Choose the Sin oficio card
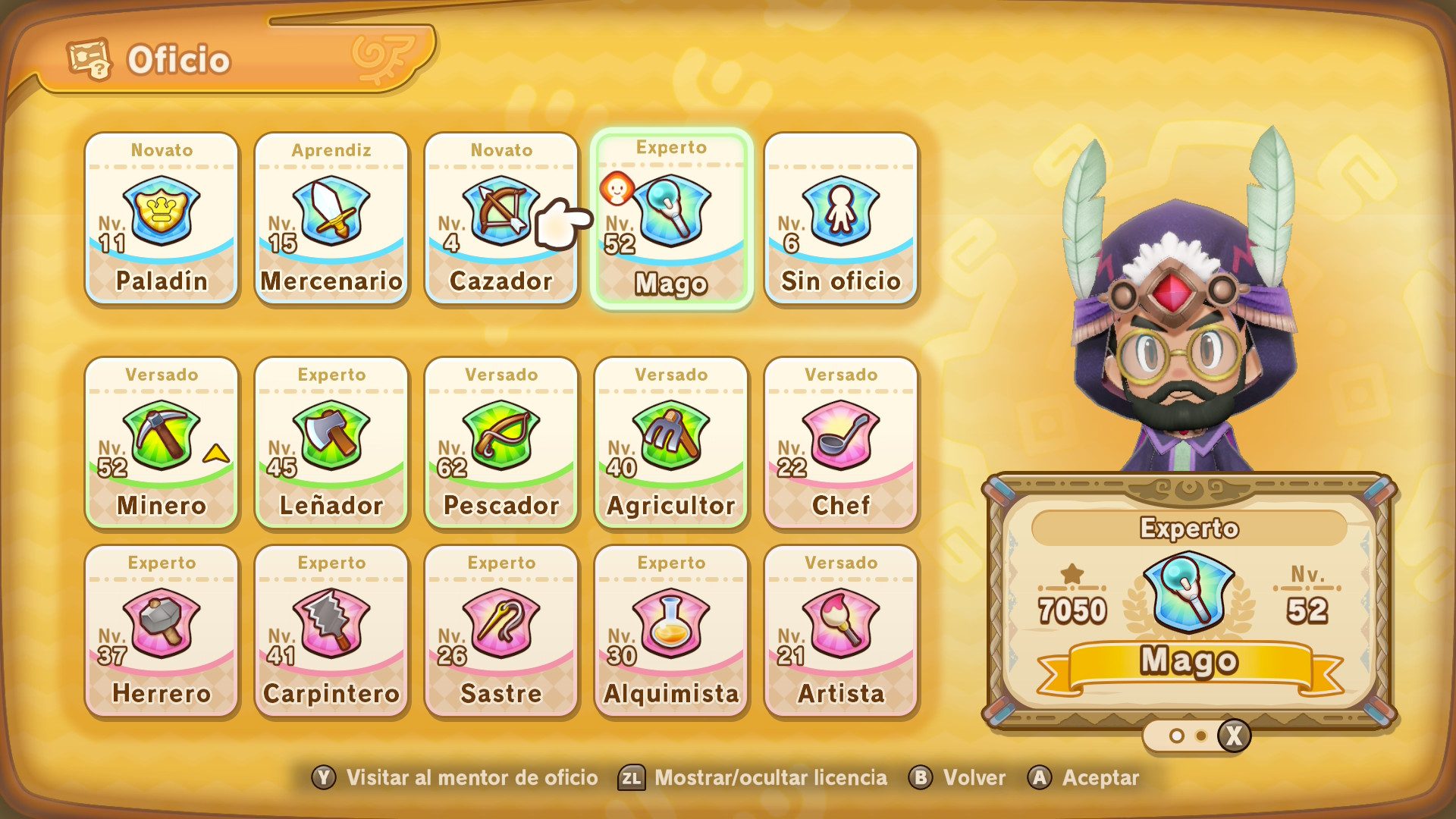 tap(841, 218)
